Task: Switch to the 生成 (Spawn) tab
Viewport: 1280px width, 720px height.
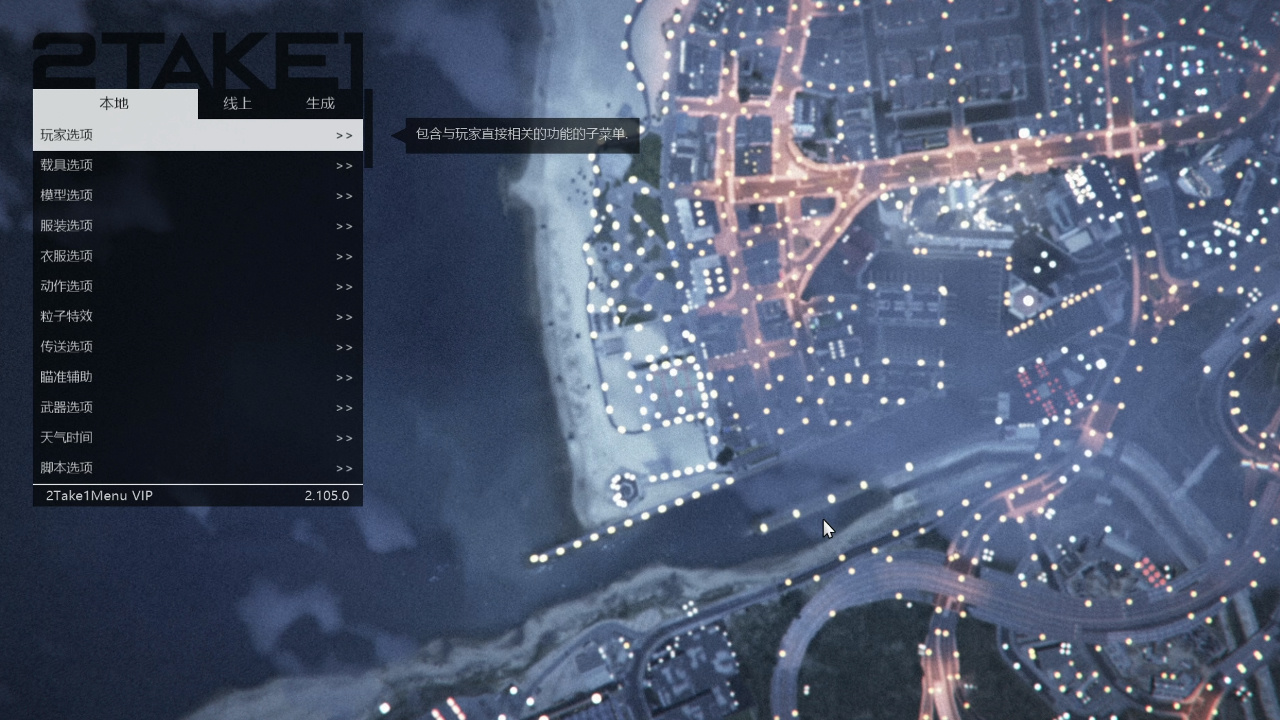Action: 320,102
